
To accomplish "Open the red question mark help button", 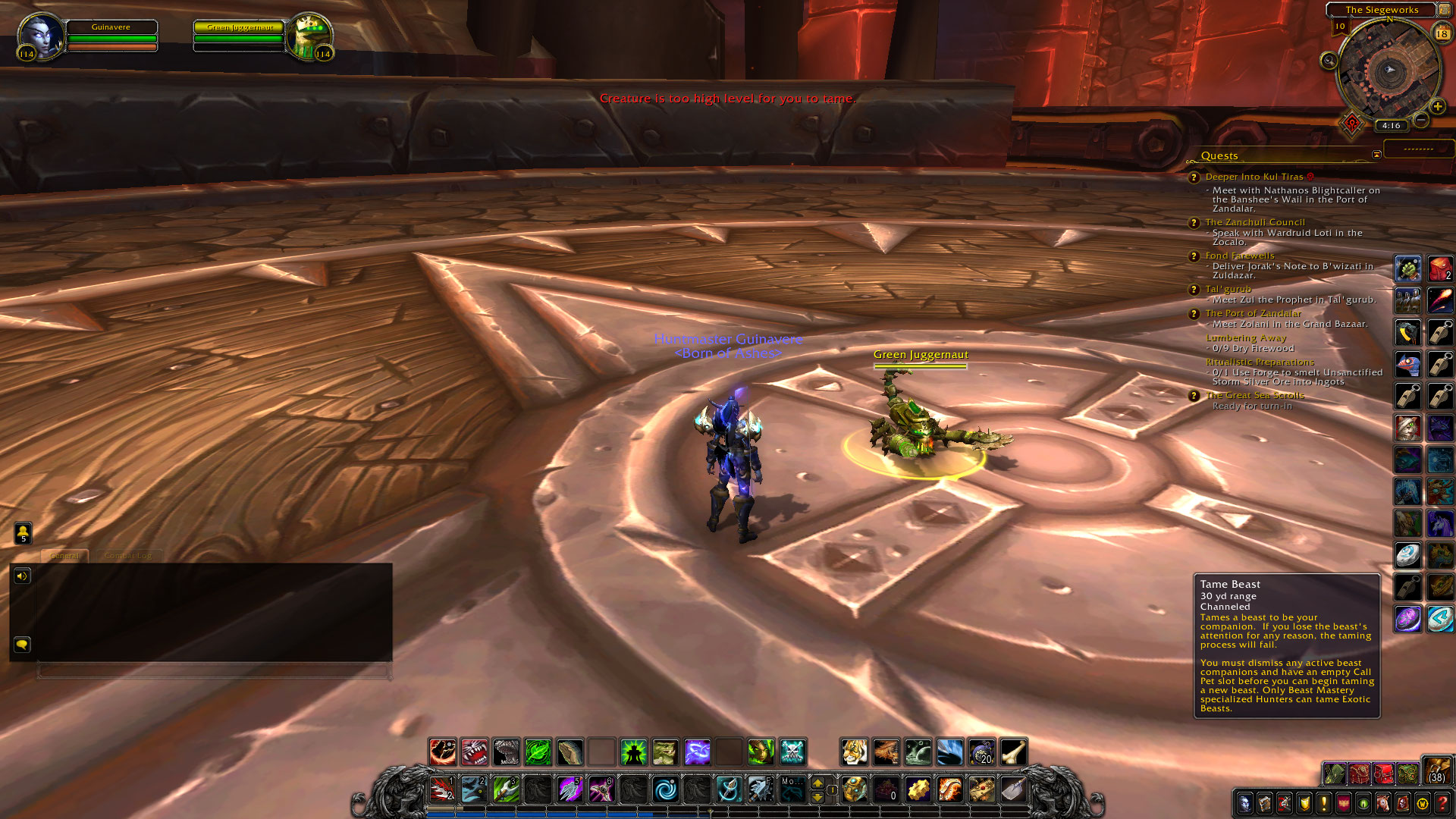I will coord(1442,803).
